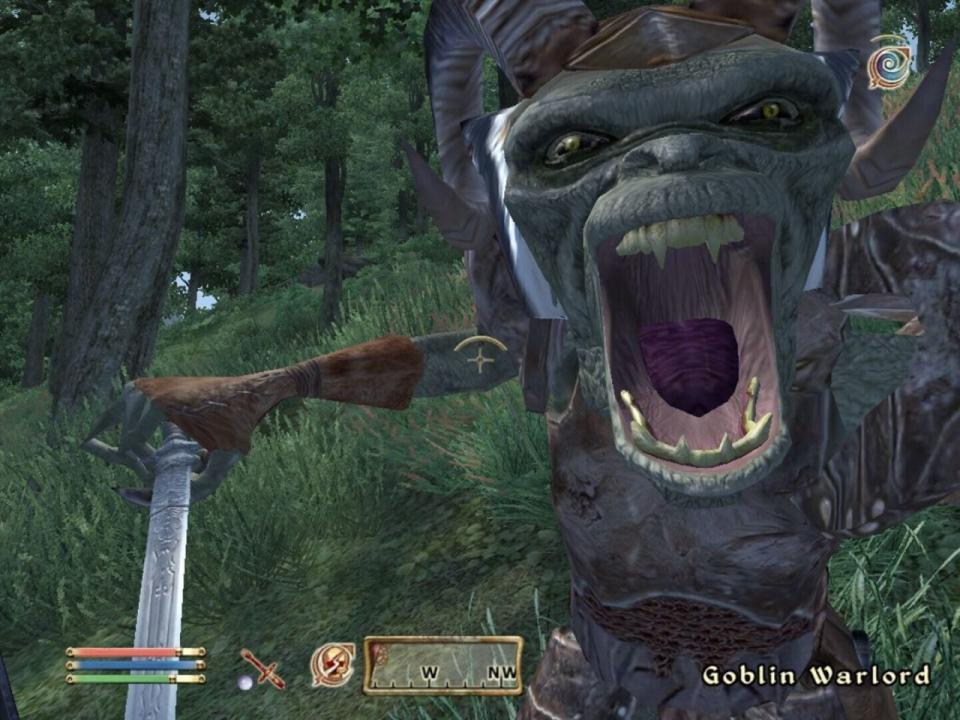Image resolution: width=960 pixels, height=720 pixels.
Task: Click the blue spiral active effect icon
Action: (x=888, y=63)
